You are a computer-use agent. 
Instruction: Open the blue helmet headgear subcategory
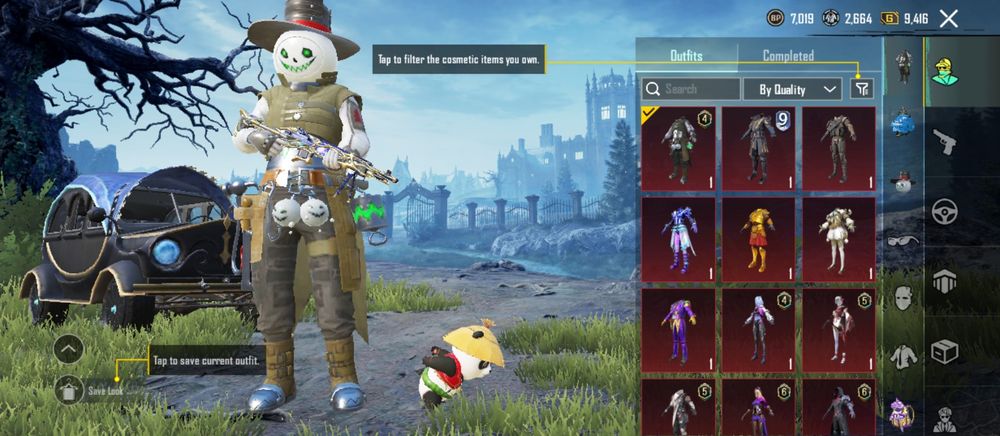pyautogui.click(x=903, y=122)
